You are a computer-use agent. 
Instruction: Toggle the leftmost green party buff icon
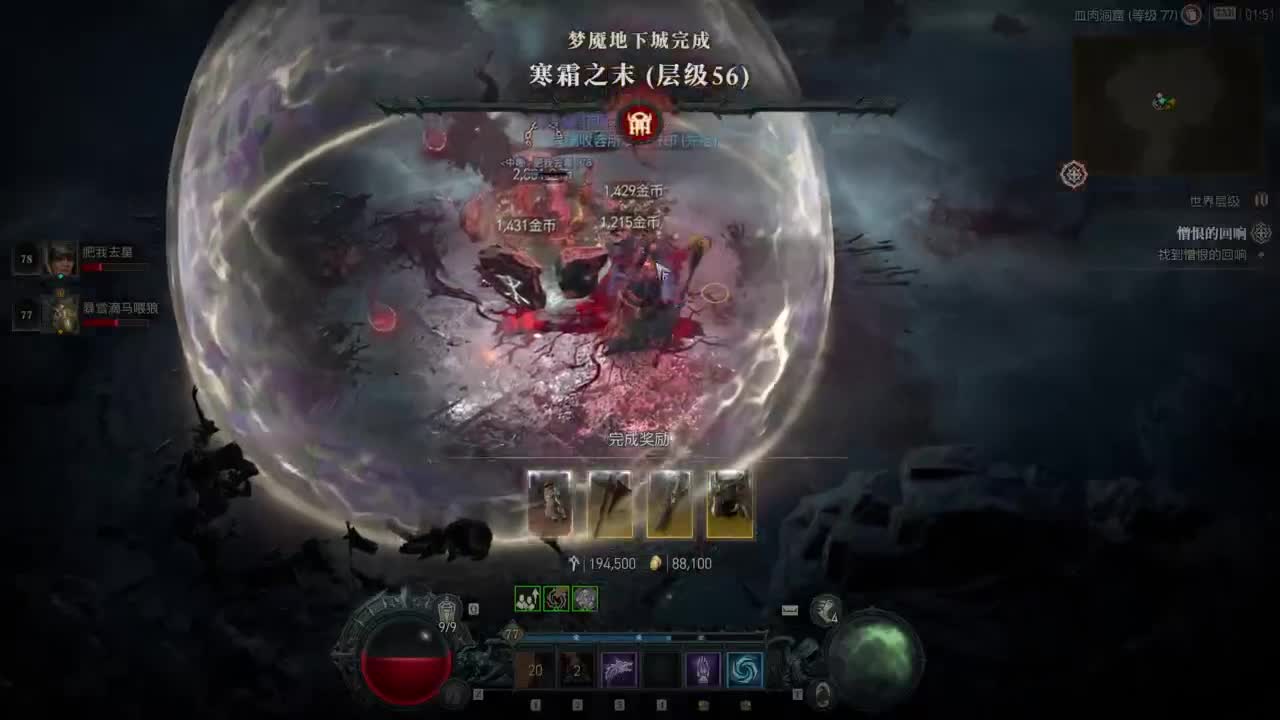pyautogui.click(x=526, y=596)
